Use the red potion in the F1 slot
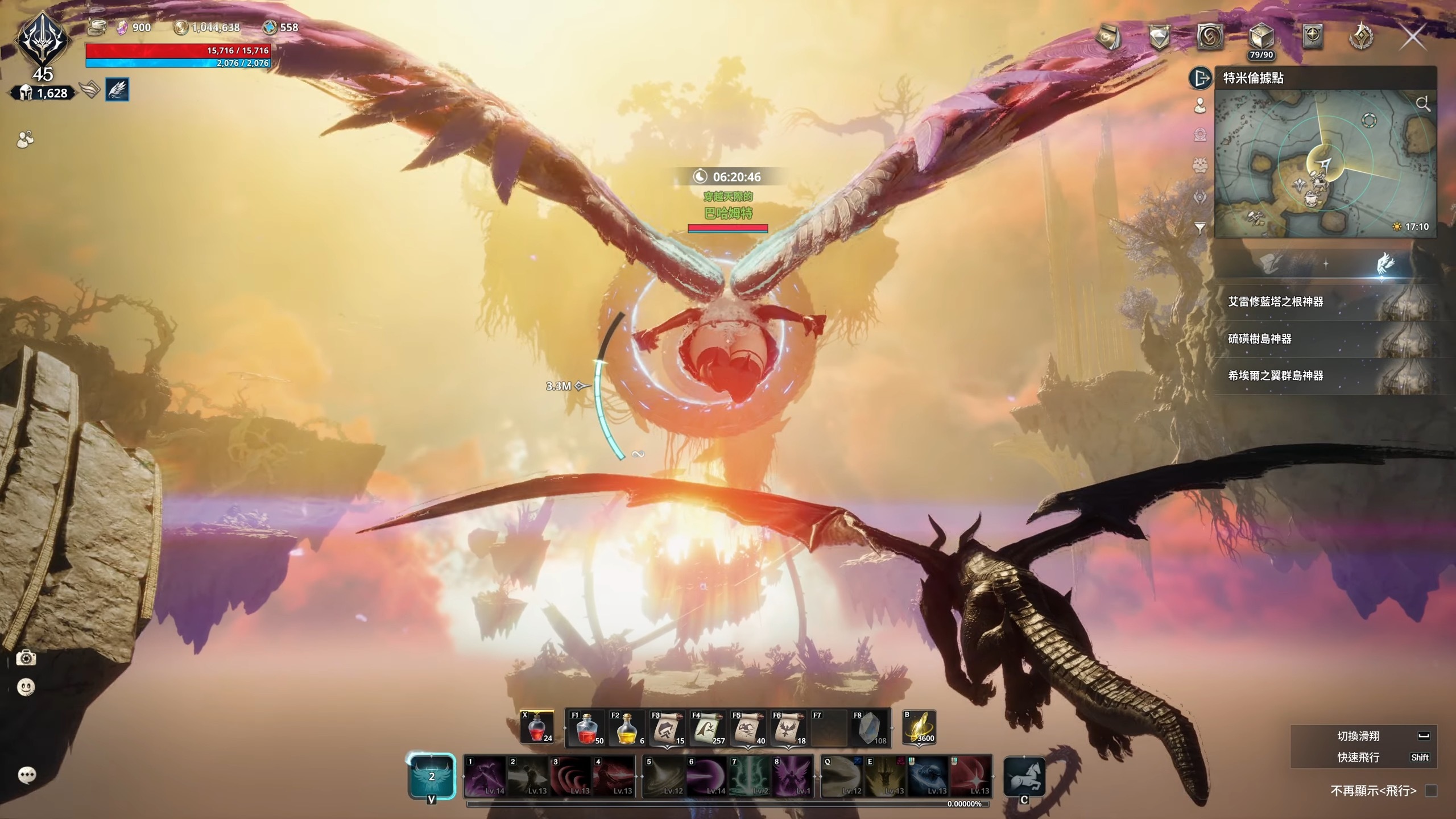The width and height of the screenshot is (1456, 819). (586, 729)
